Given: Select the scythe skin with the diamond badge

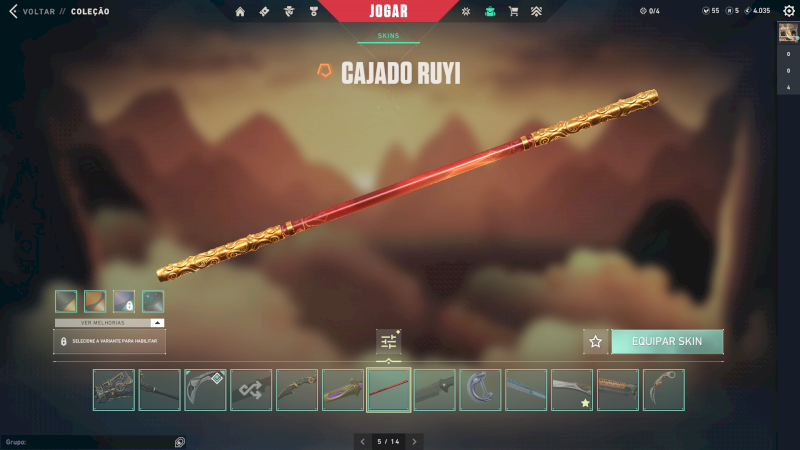Looking at the screenshot, I should coord(205,390).
